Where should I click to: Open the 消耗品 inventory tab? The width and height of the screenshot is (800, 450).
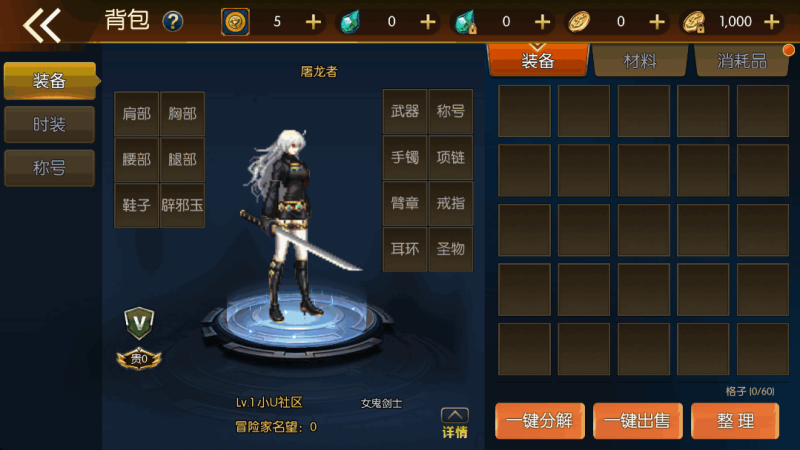point(742,61)
